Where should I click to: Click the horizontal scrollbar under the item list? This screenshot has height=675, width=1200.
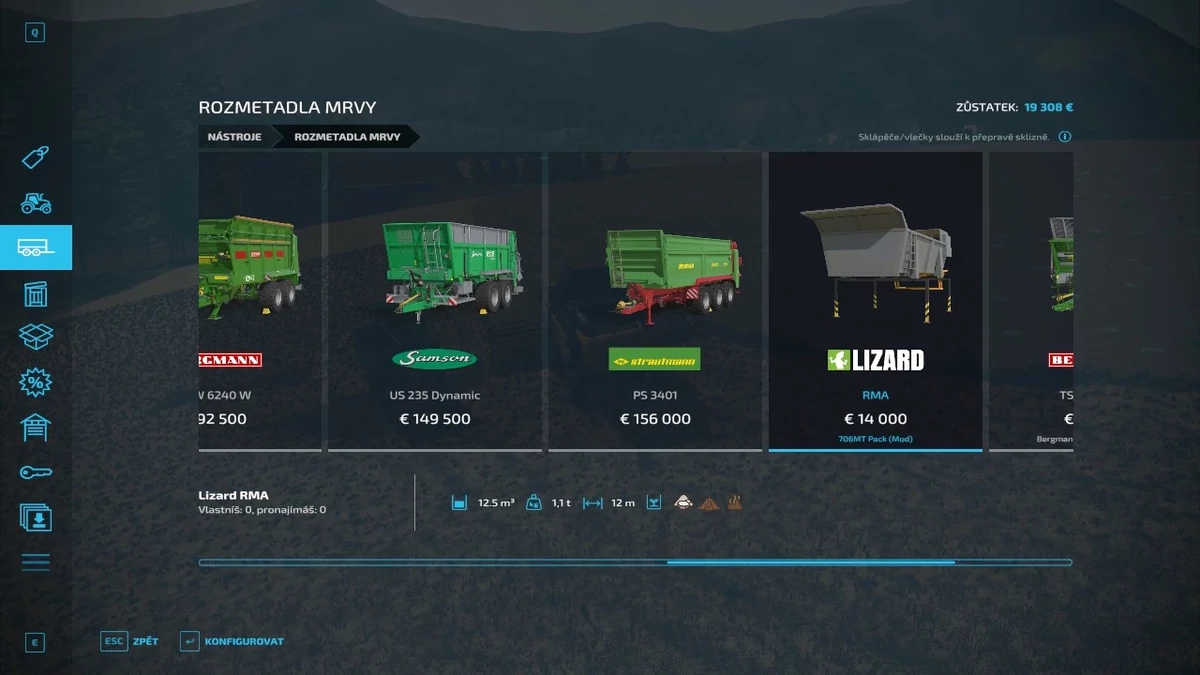635,563
